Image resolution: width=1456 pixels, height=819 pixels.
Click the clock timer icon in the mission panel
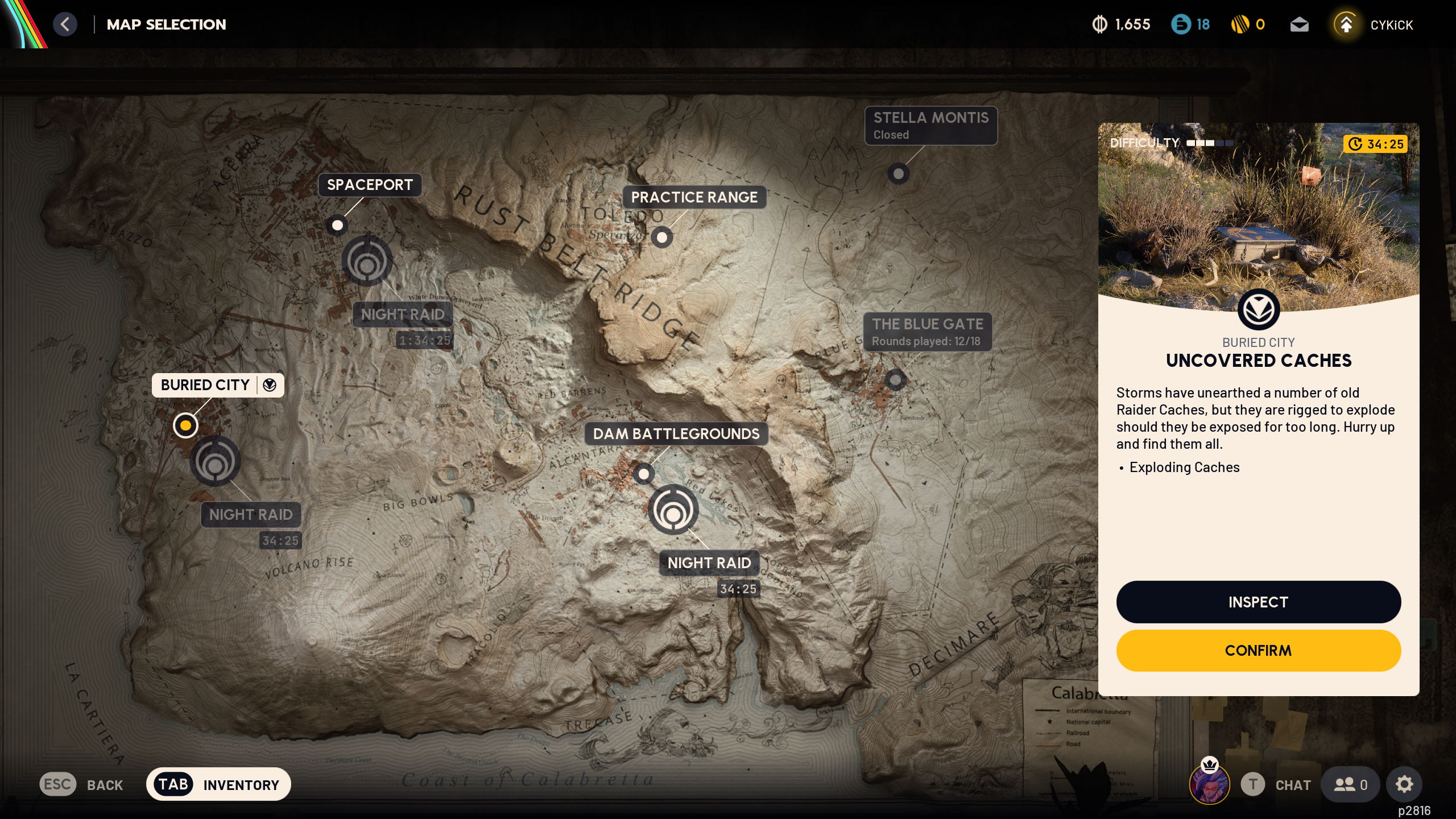[1355, 144]
